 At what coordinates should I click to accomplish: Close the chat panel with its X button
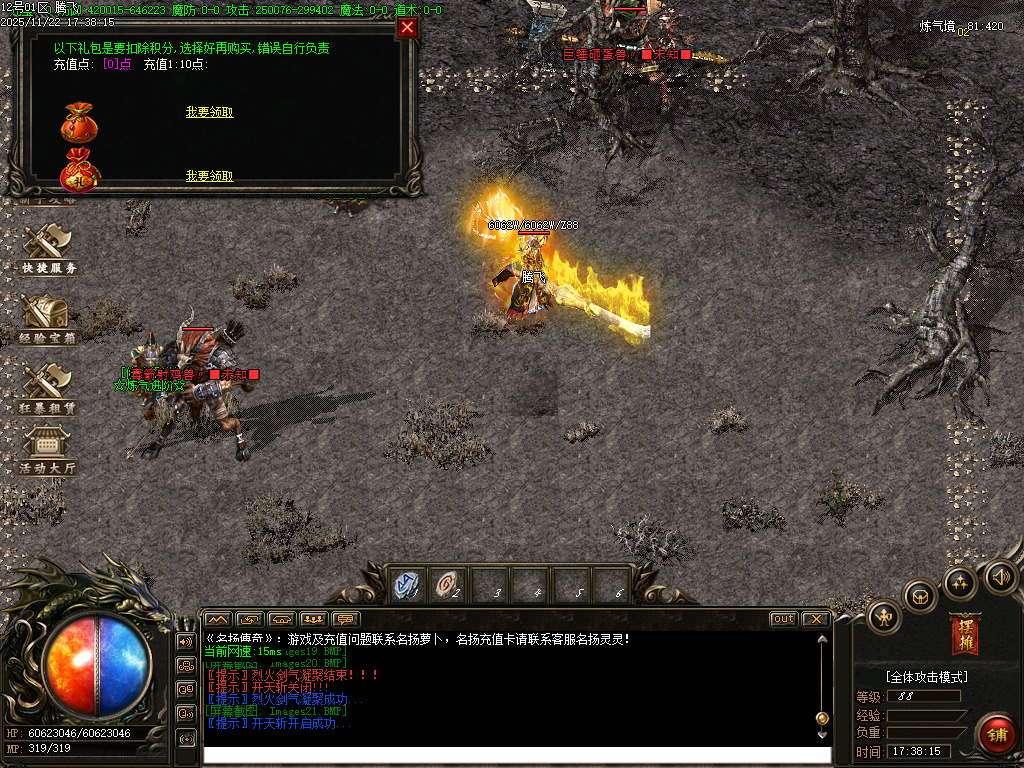point(815,619)
